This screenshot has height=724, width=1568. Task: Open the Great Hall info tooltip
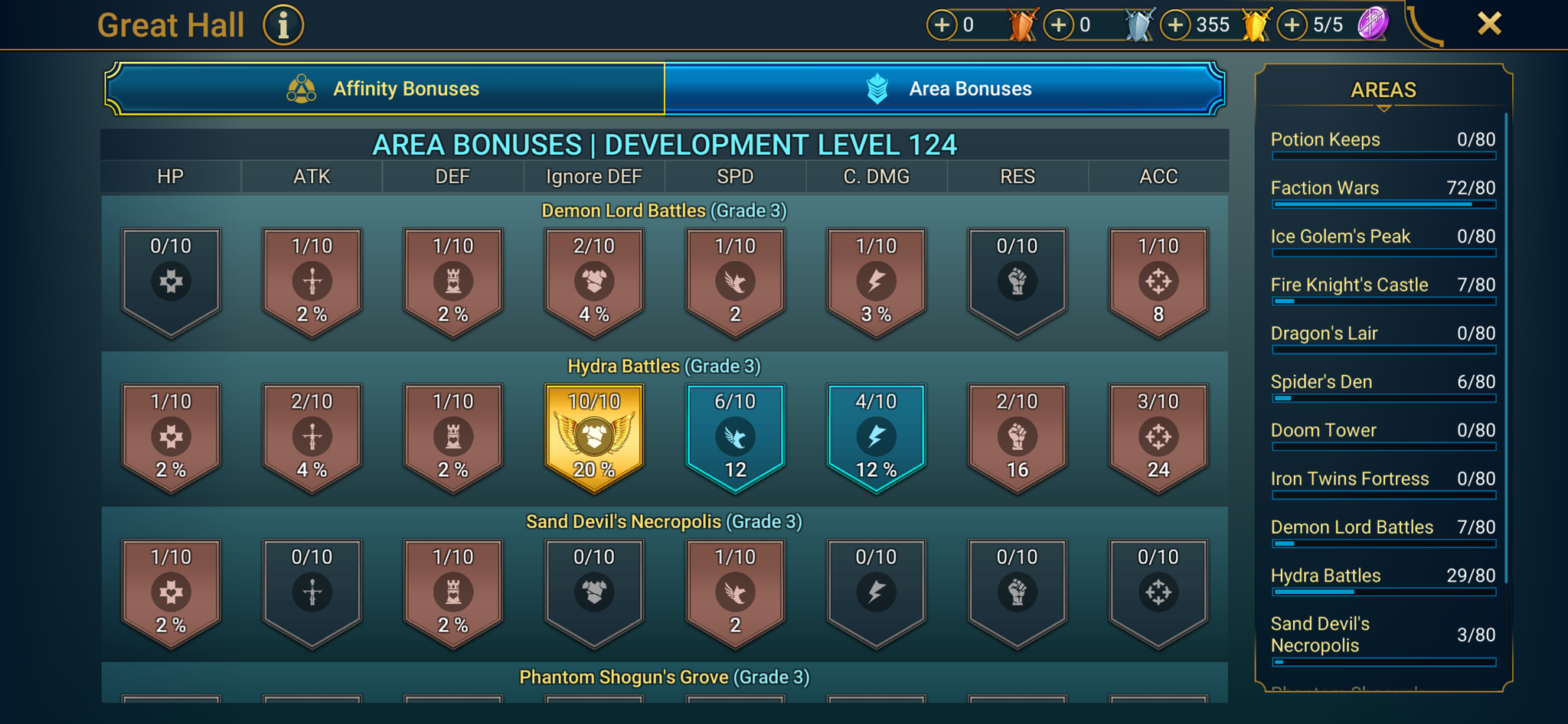click(x=283, y=24)
